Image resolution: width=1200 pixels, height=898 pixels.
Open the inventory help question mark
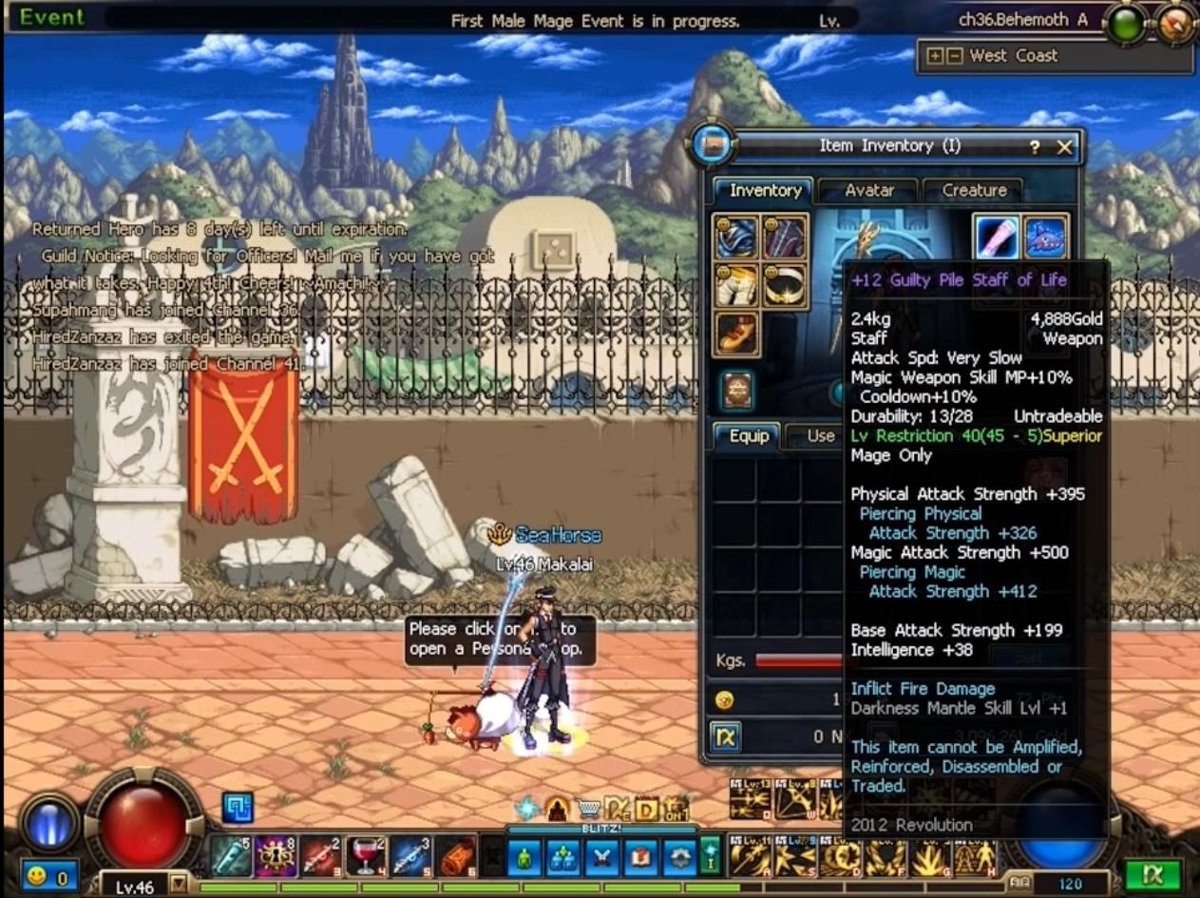pyautogui.click(x=1034, y=147)
